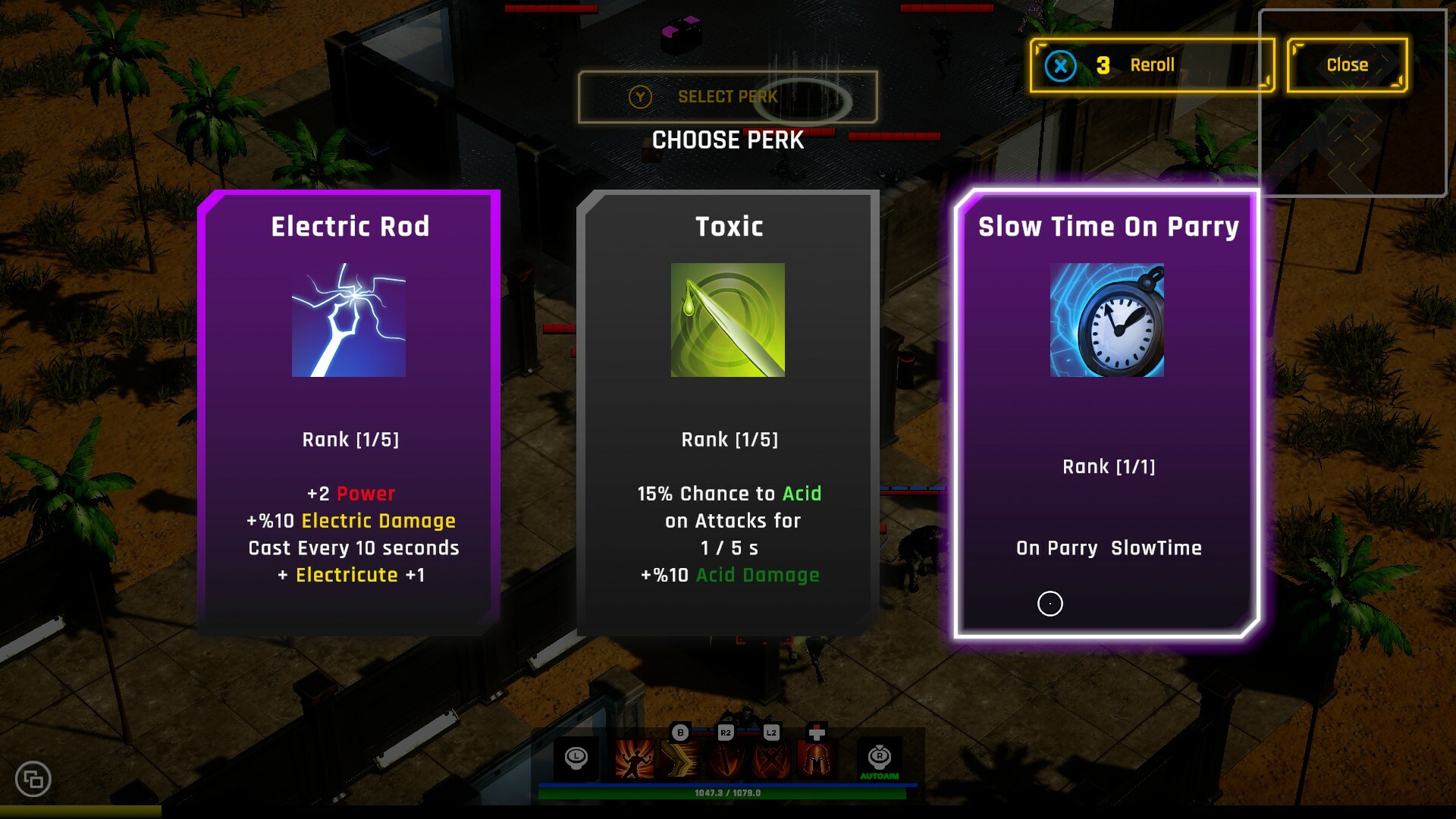Choose the Electric Rod perk card

pyautogui.click(x=349, y=413)
